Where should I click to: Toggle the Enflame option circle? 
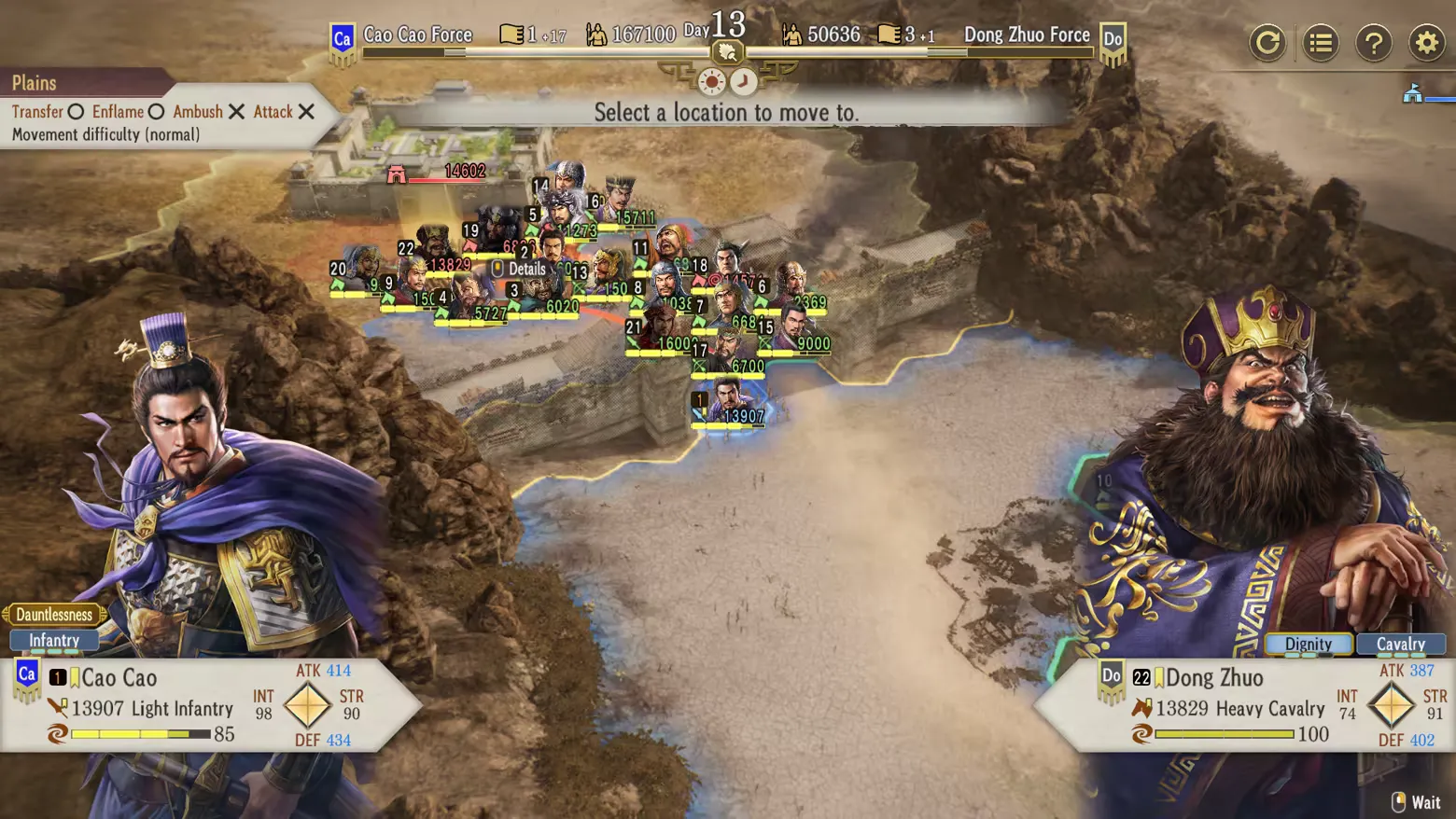point(155,112)
